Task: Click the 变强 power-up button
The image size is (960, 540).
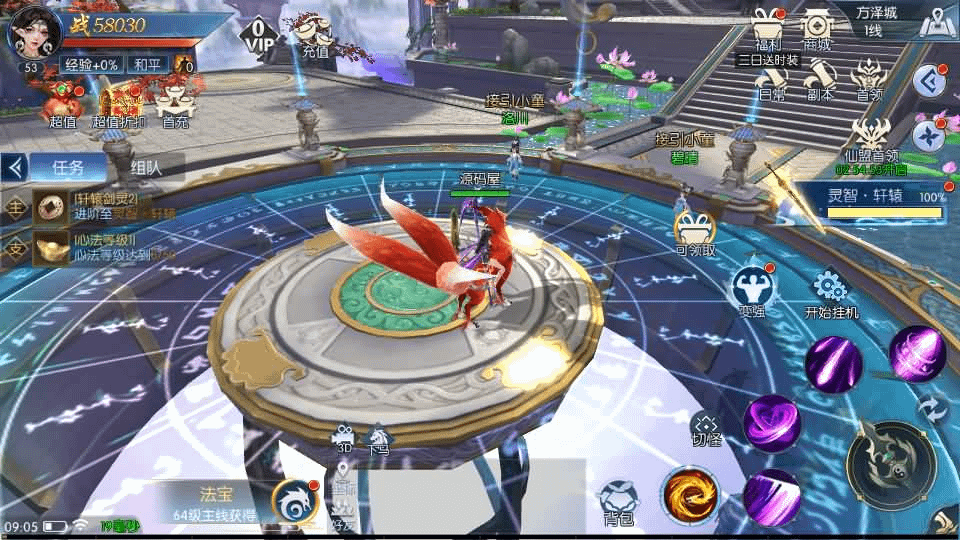Action: pyautogui.click(x=752, y=289)
